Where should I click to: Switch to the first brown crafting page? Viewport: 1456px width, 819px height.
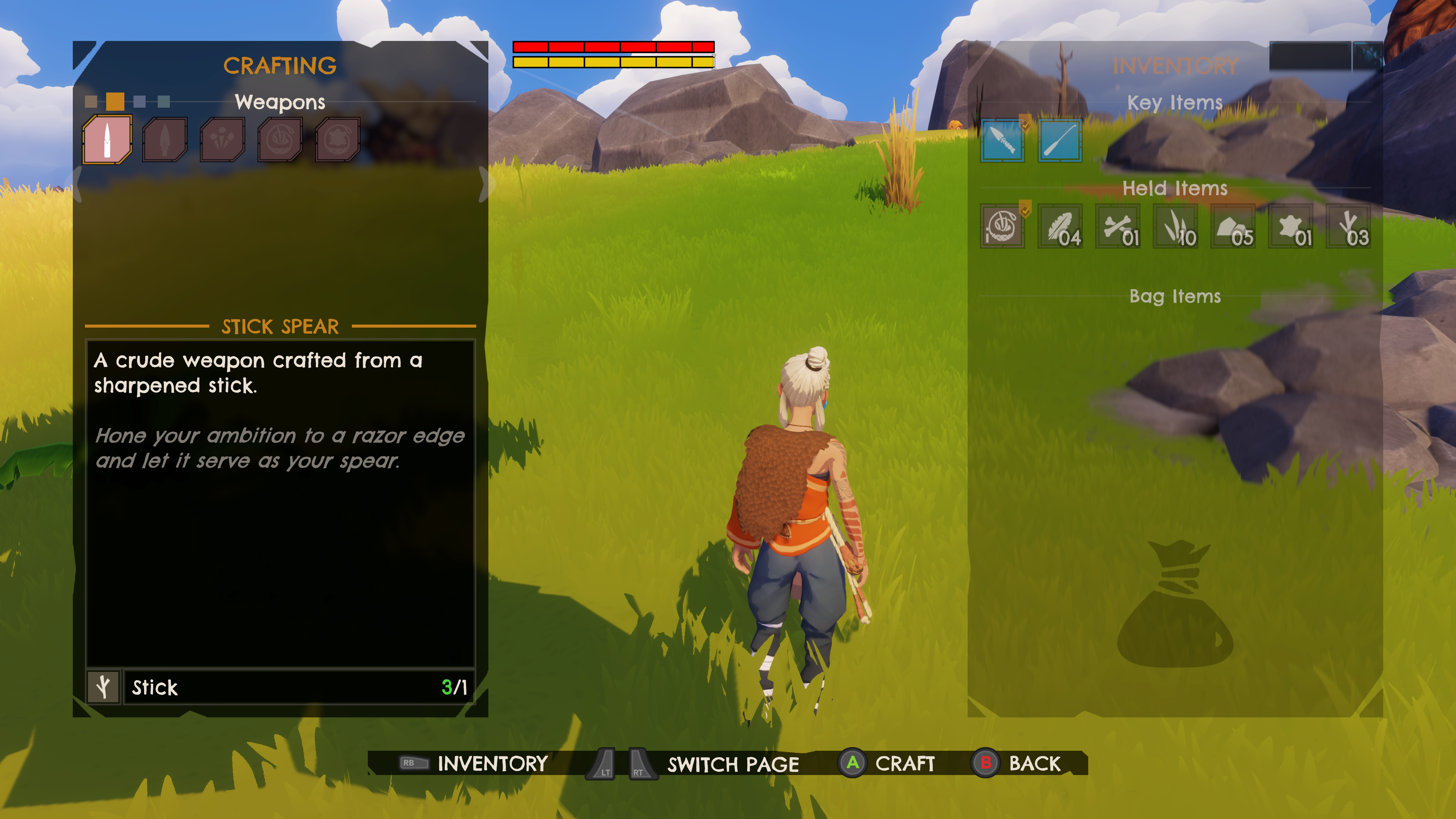point(91,102)
